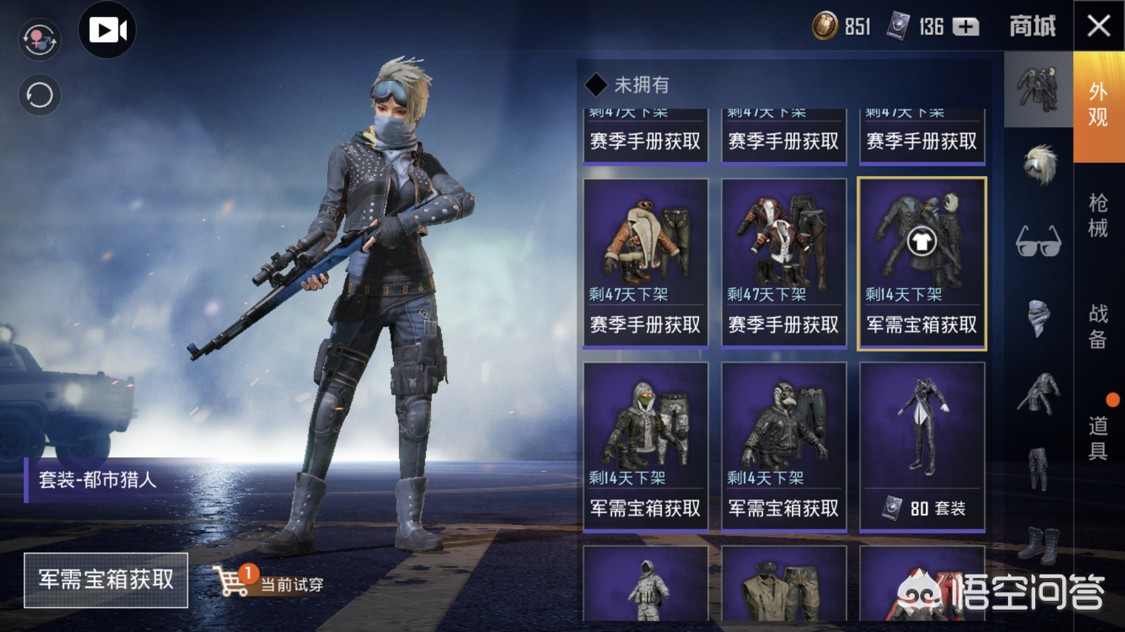The width and height of the screenshot is (1125, 632).
Task: Open the 当前试穿 shopping cart
Action: (x=232, y=581)
